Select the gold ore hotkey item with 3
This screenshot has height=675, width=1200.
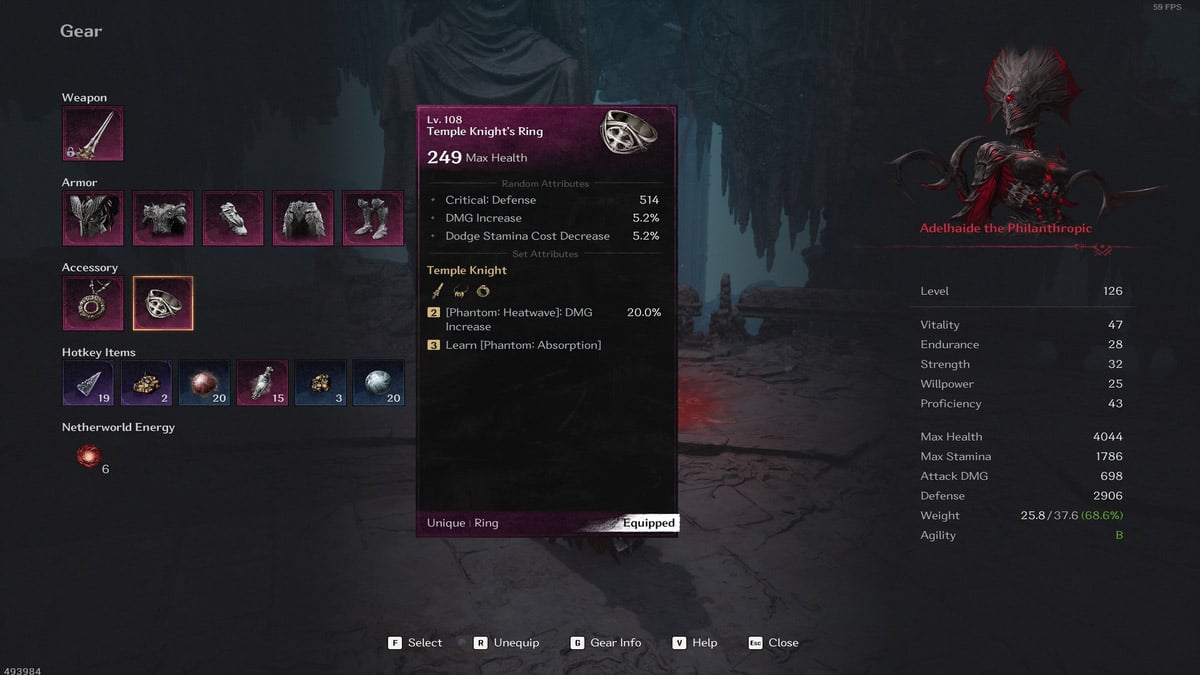pos(321,383)
